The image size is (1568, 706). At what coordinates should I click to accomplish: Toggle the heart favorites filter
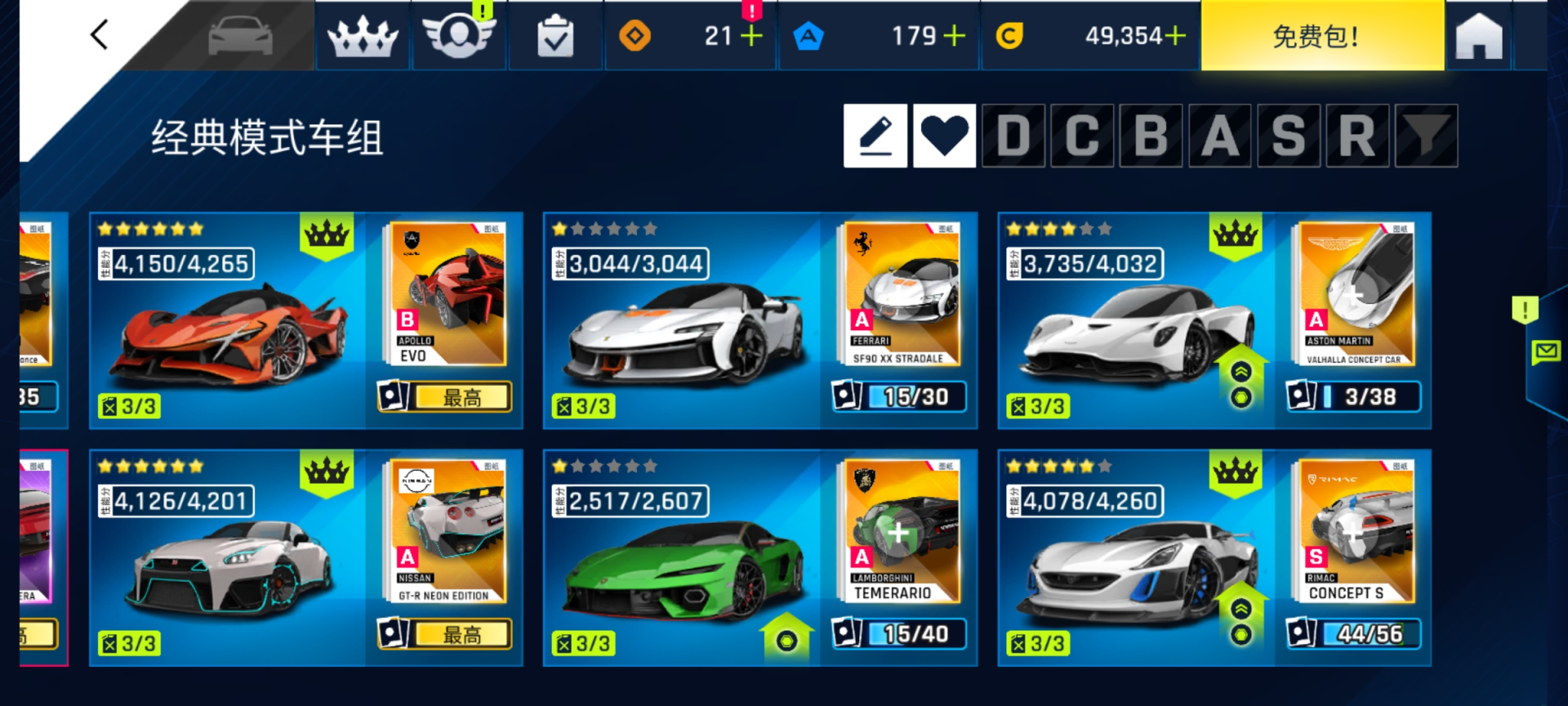944,136
